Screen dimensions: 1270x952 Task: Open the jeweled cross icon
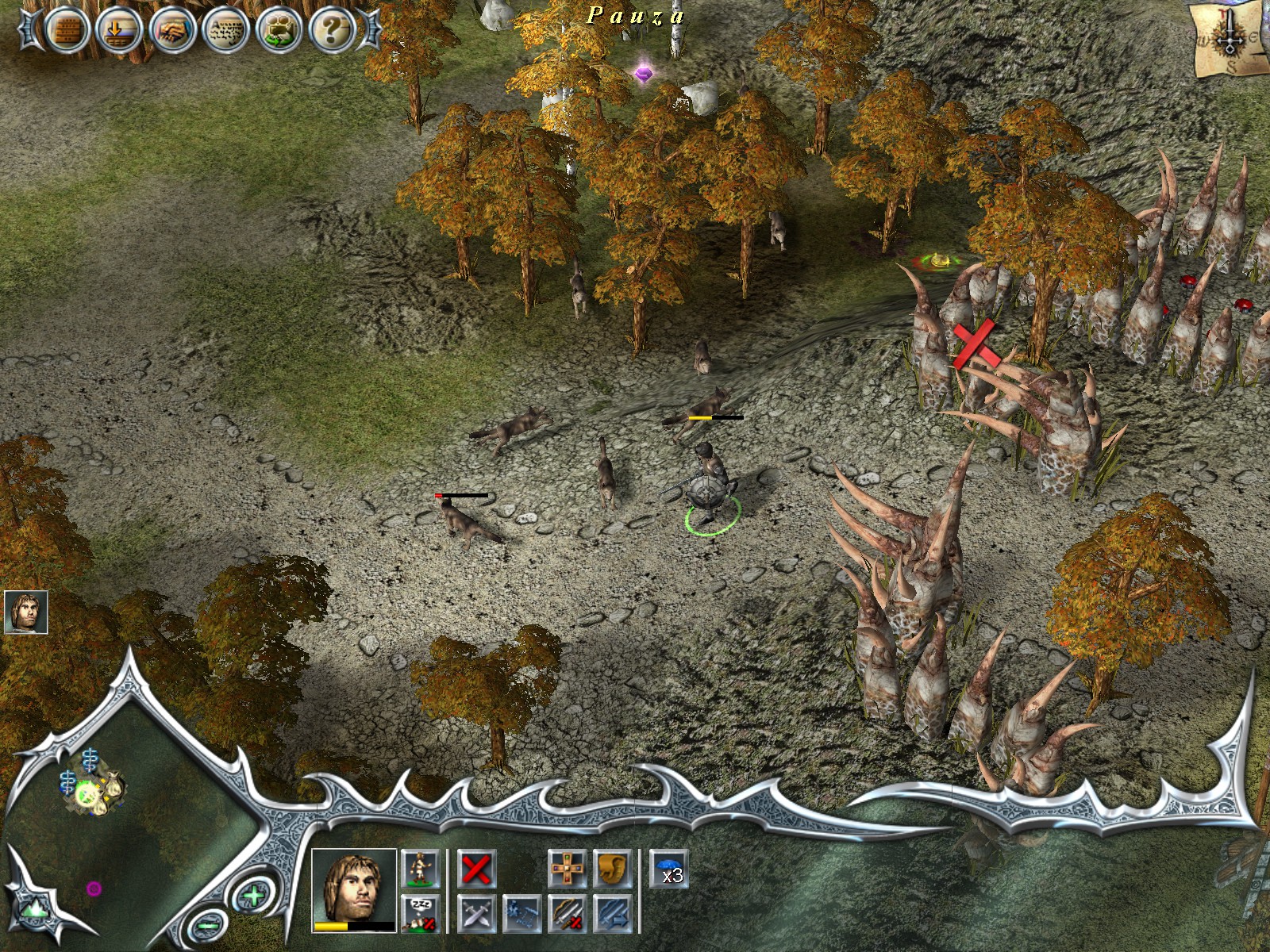pyautogui.click(x=567, y=869)
